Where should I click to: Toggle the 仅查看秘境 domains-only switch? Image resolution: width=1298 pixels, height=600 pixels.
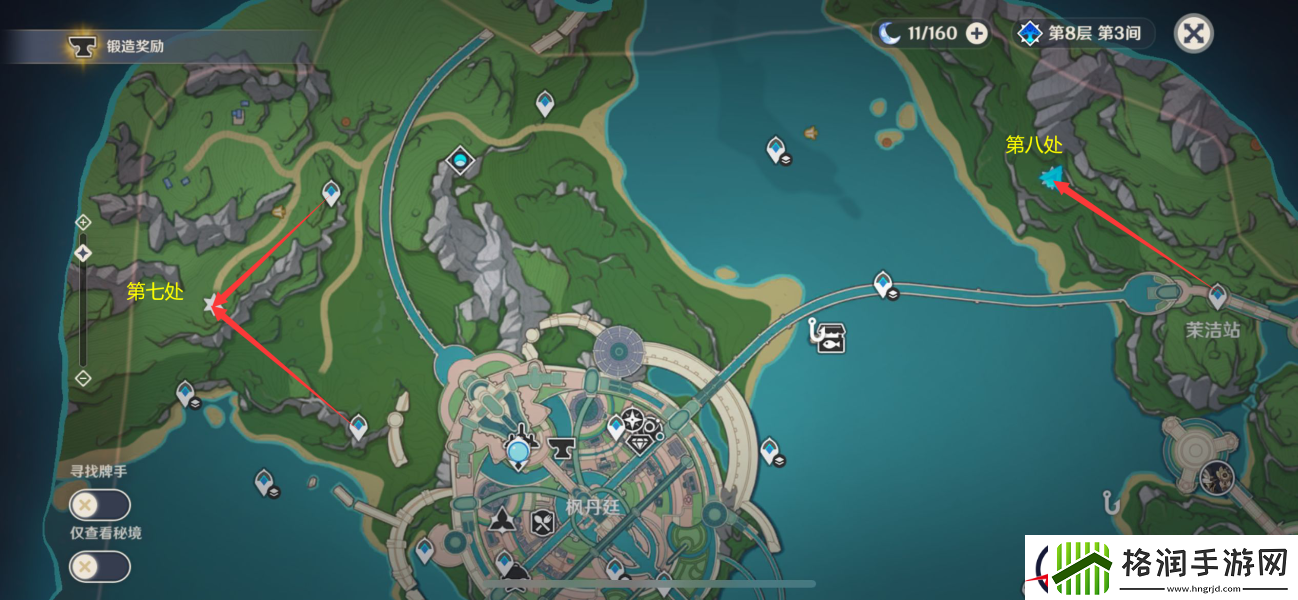pos(99,567)
